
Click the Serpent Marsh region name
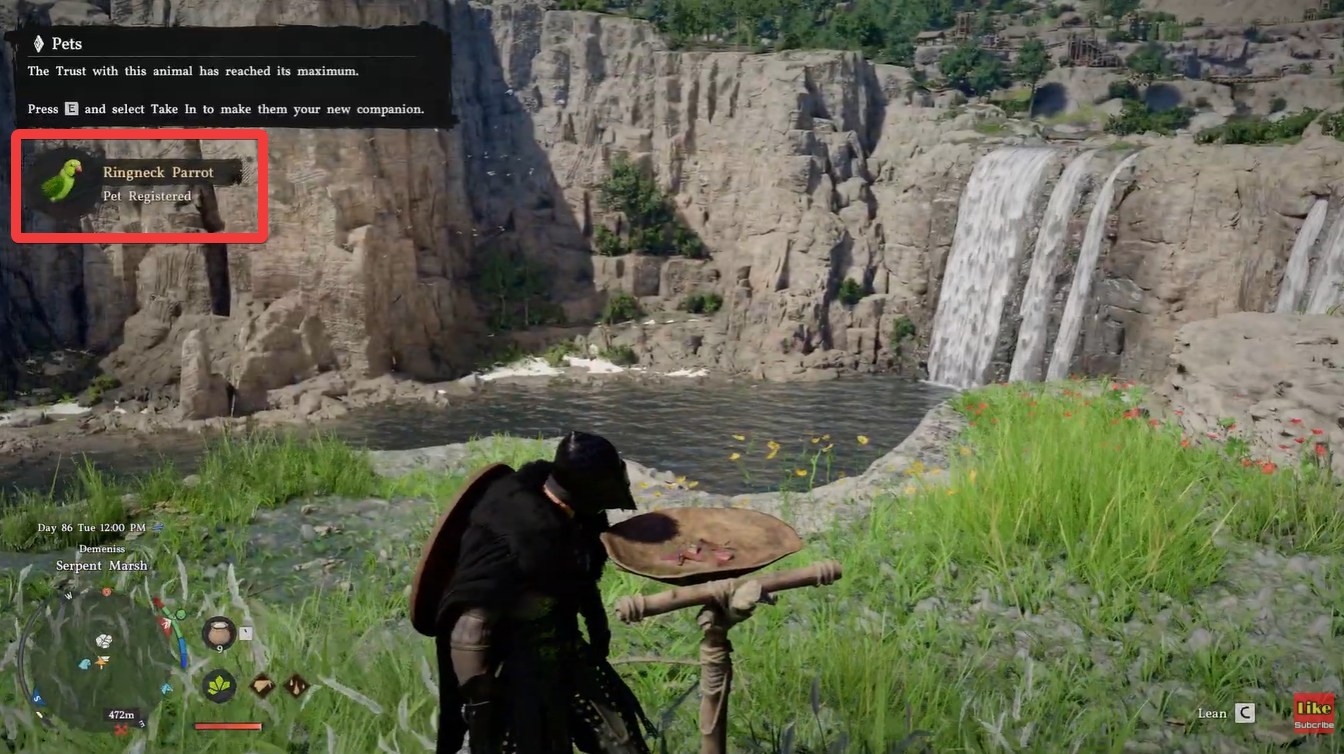click(101, 565)
